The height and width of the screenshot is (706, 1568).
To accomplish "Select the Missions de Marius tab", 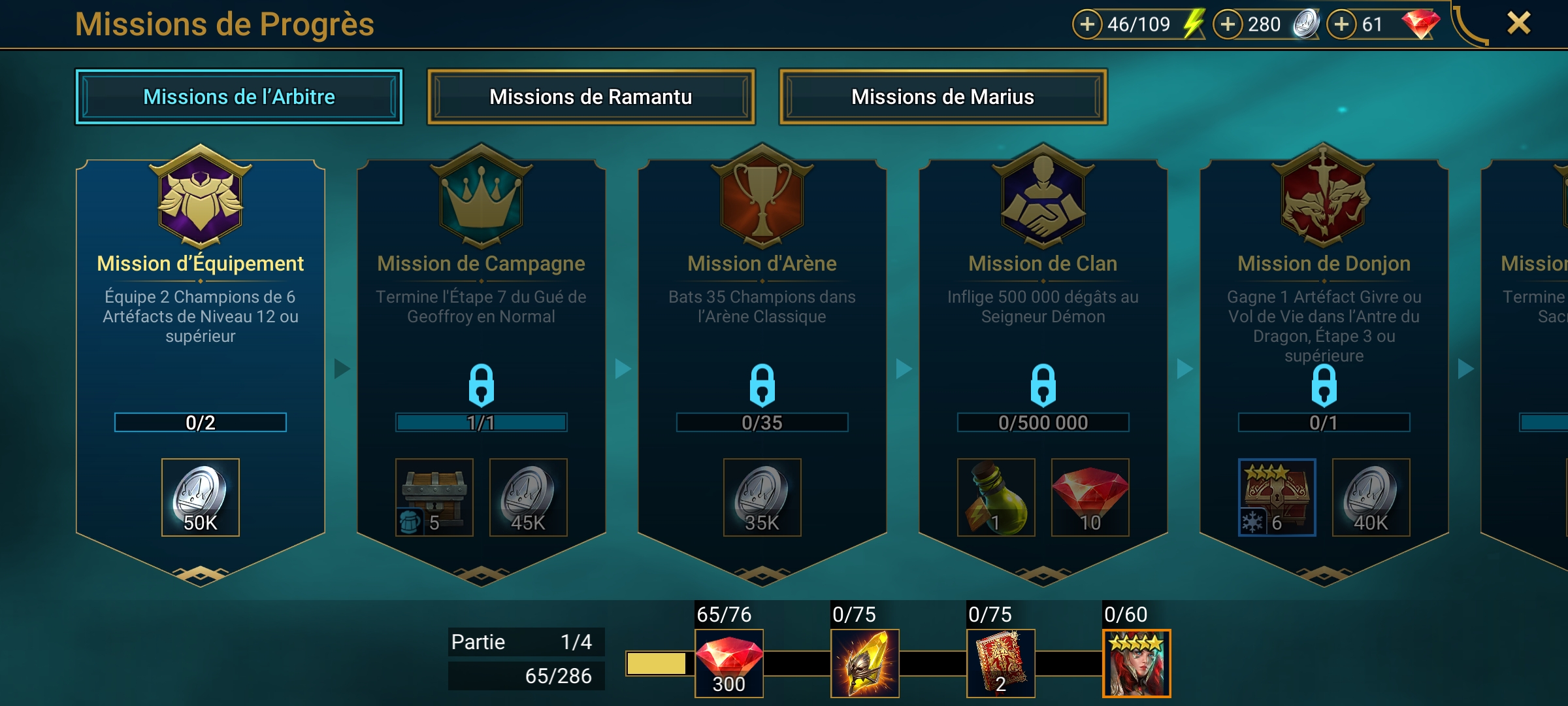I will (943, 97).
